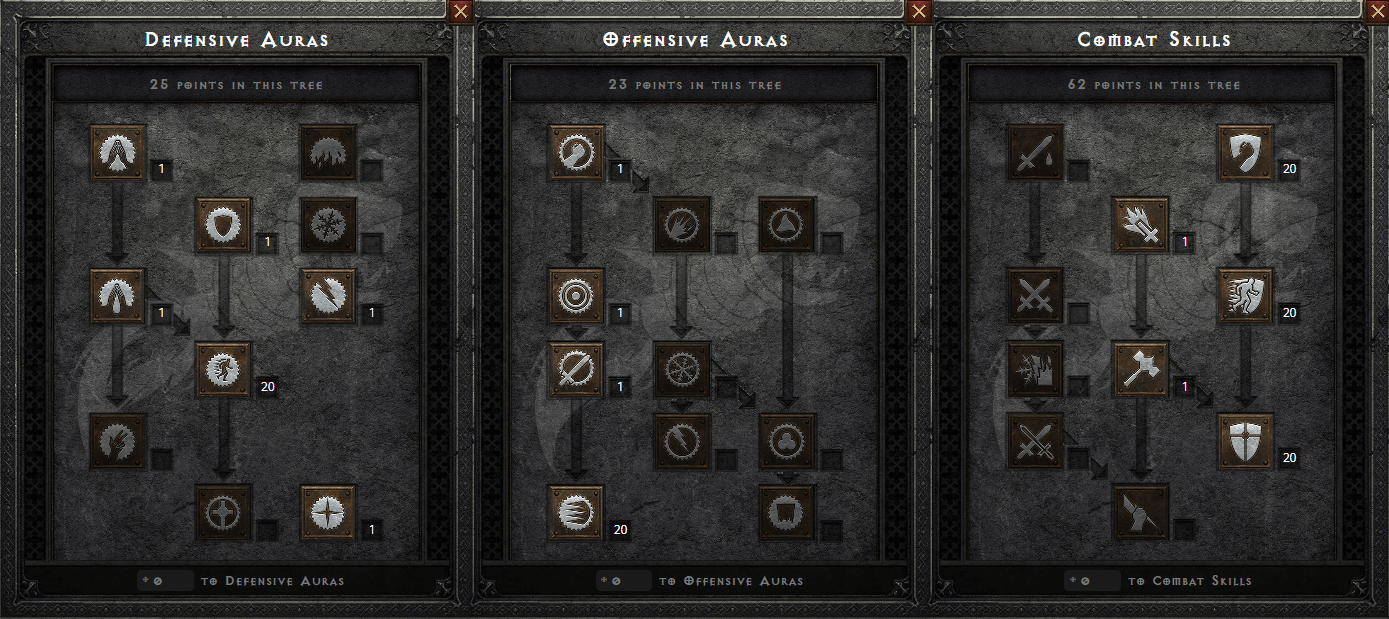Select the Meditation aura icon
Image resolution: width=1389 pixels, height=619 pixels.
click(x=118, y=441)
